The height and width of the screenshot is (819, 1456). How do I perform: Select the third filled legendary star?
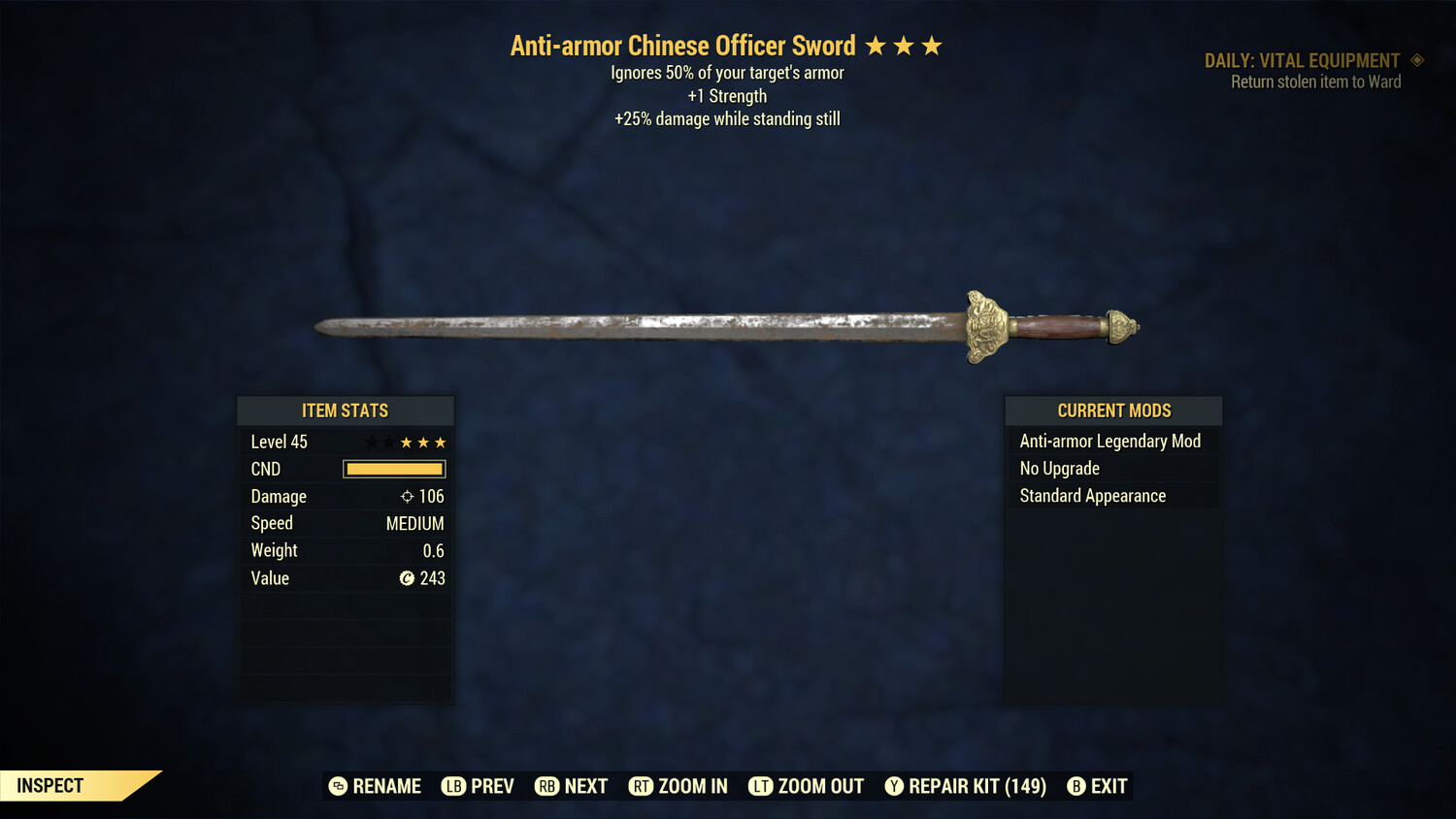(x=442, y=442)
